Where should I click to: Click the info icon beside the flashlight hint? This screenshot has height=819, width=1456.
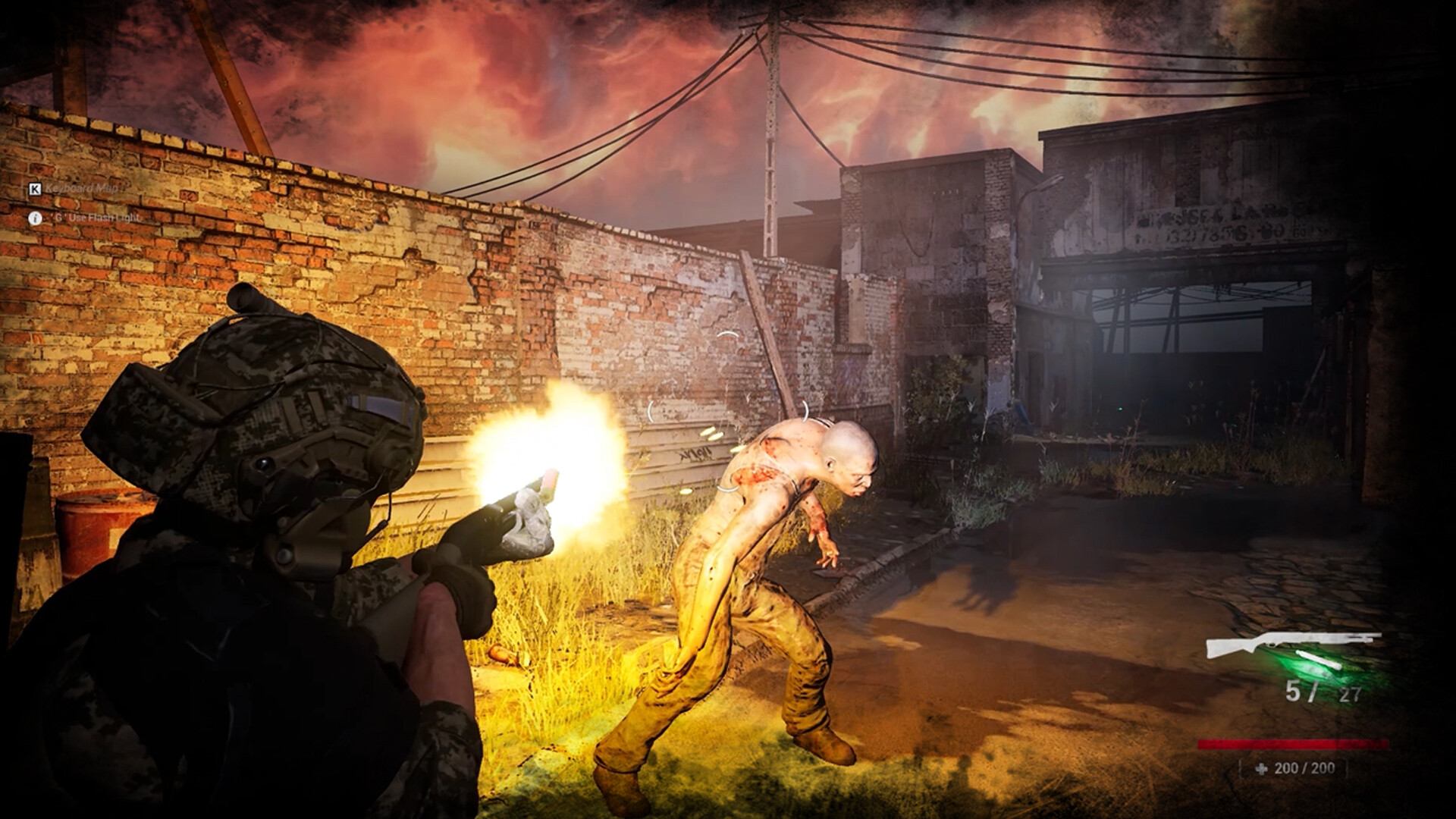35,218
